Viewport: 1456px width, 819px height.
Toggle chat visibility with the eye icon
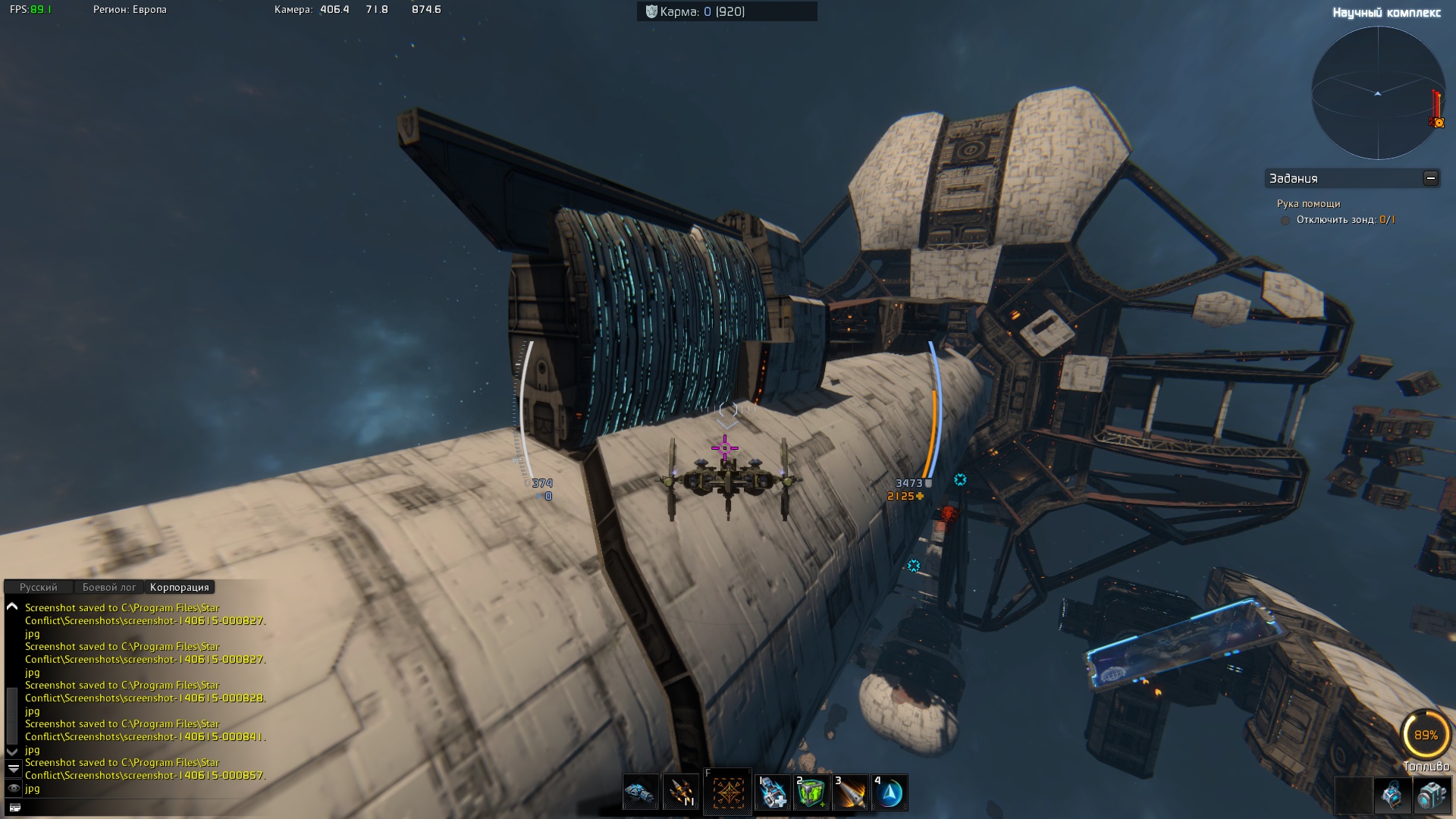click(x=13, y=789)
